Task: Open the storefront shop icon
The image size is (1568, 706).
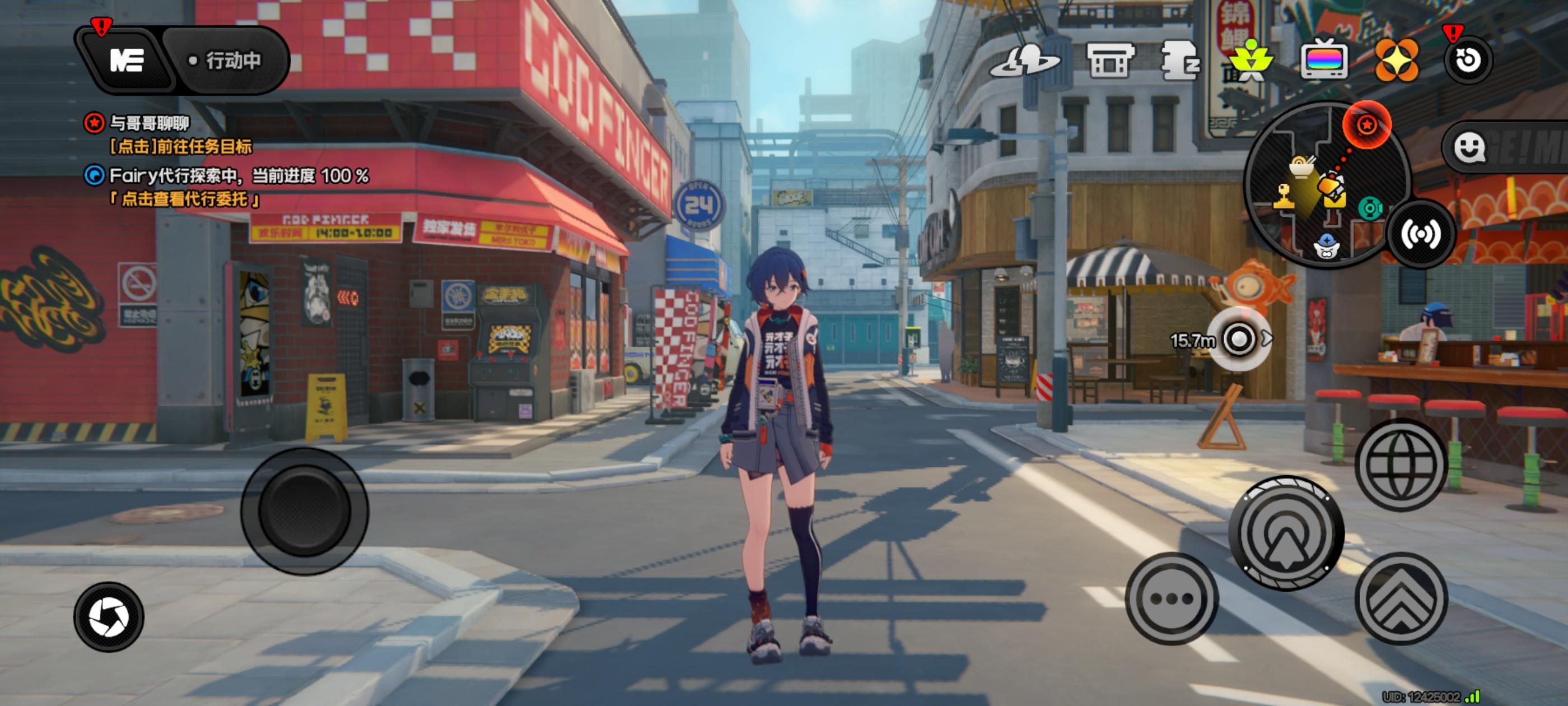Action: [1110, 61]
